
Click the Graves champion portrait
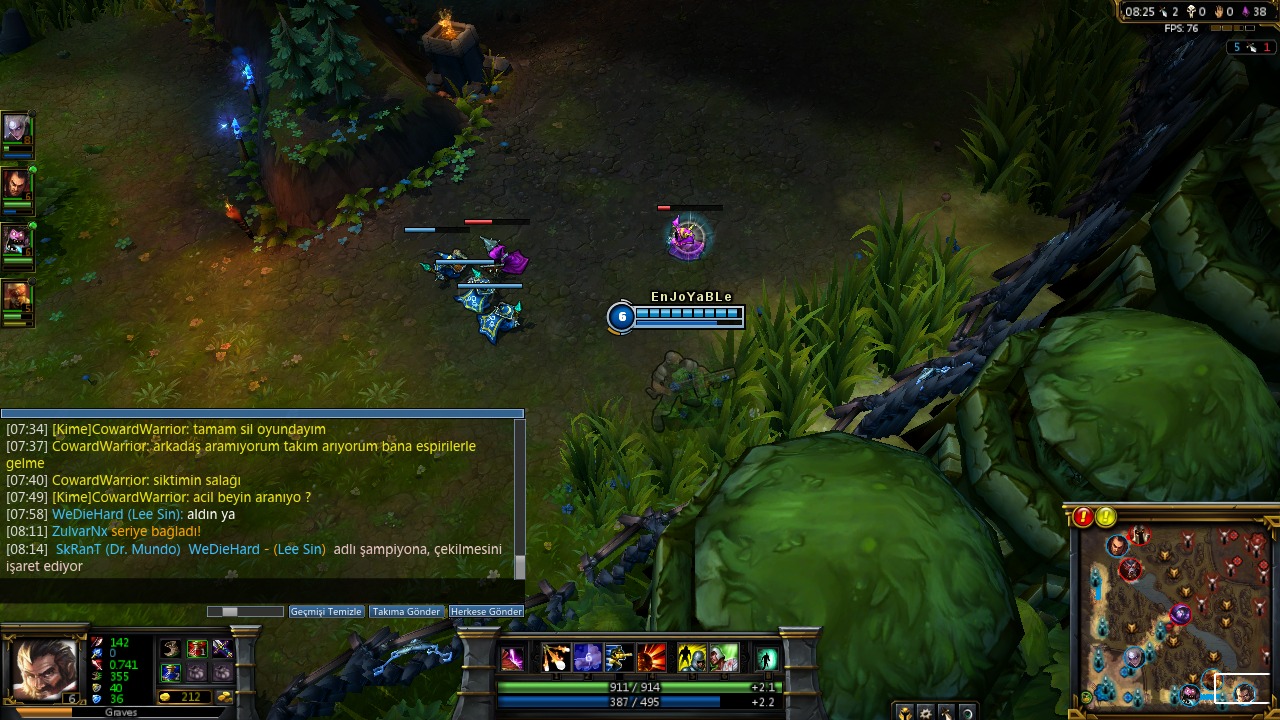pos(44,670)
